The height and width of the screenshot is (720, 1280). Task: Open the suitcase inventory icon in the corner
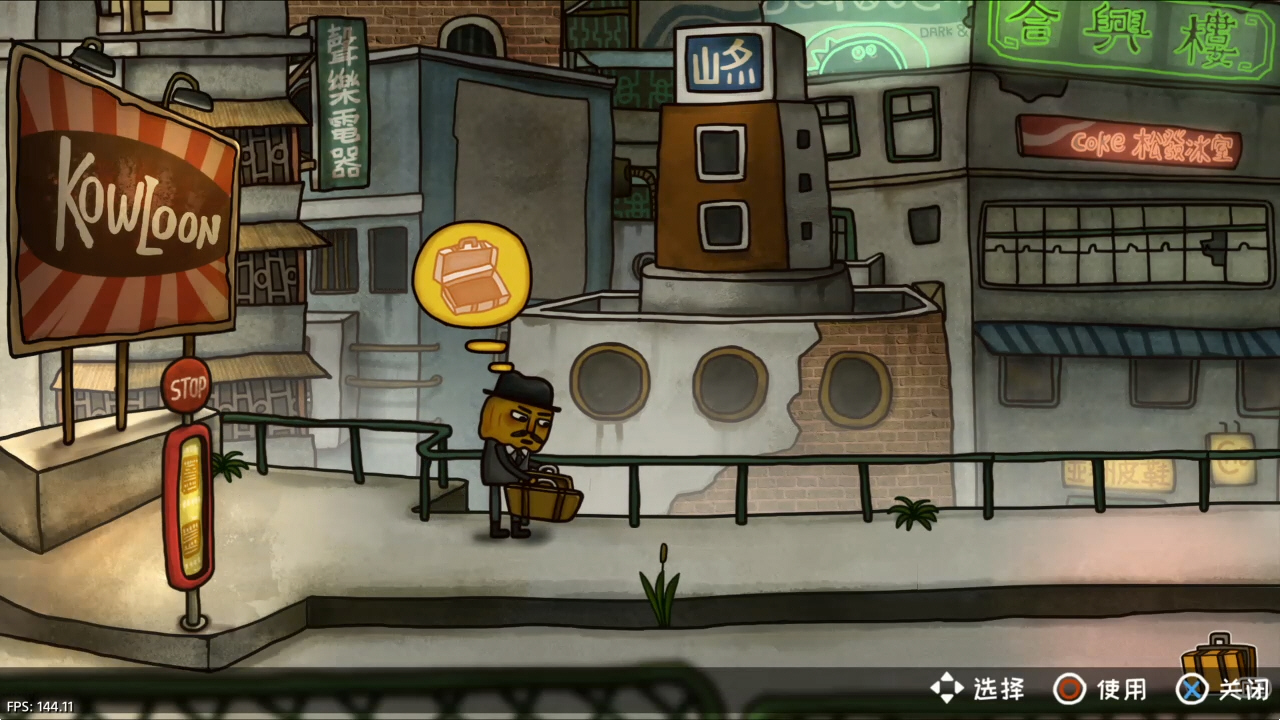click(x=1219, y=660)
